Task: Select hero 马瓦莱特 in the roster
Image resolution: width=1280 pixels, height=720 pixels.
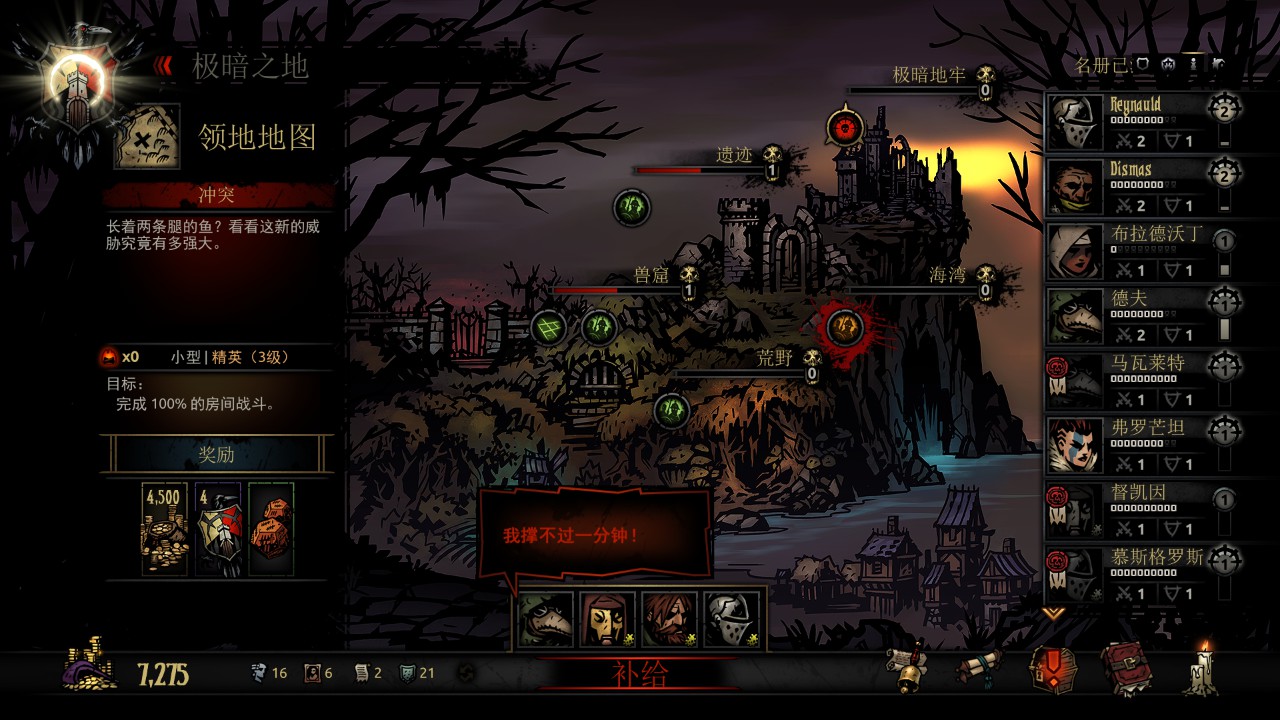Action: (1137, 381)
